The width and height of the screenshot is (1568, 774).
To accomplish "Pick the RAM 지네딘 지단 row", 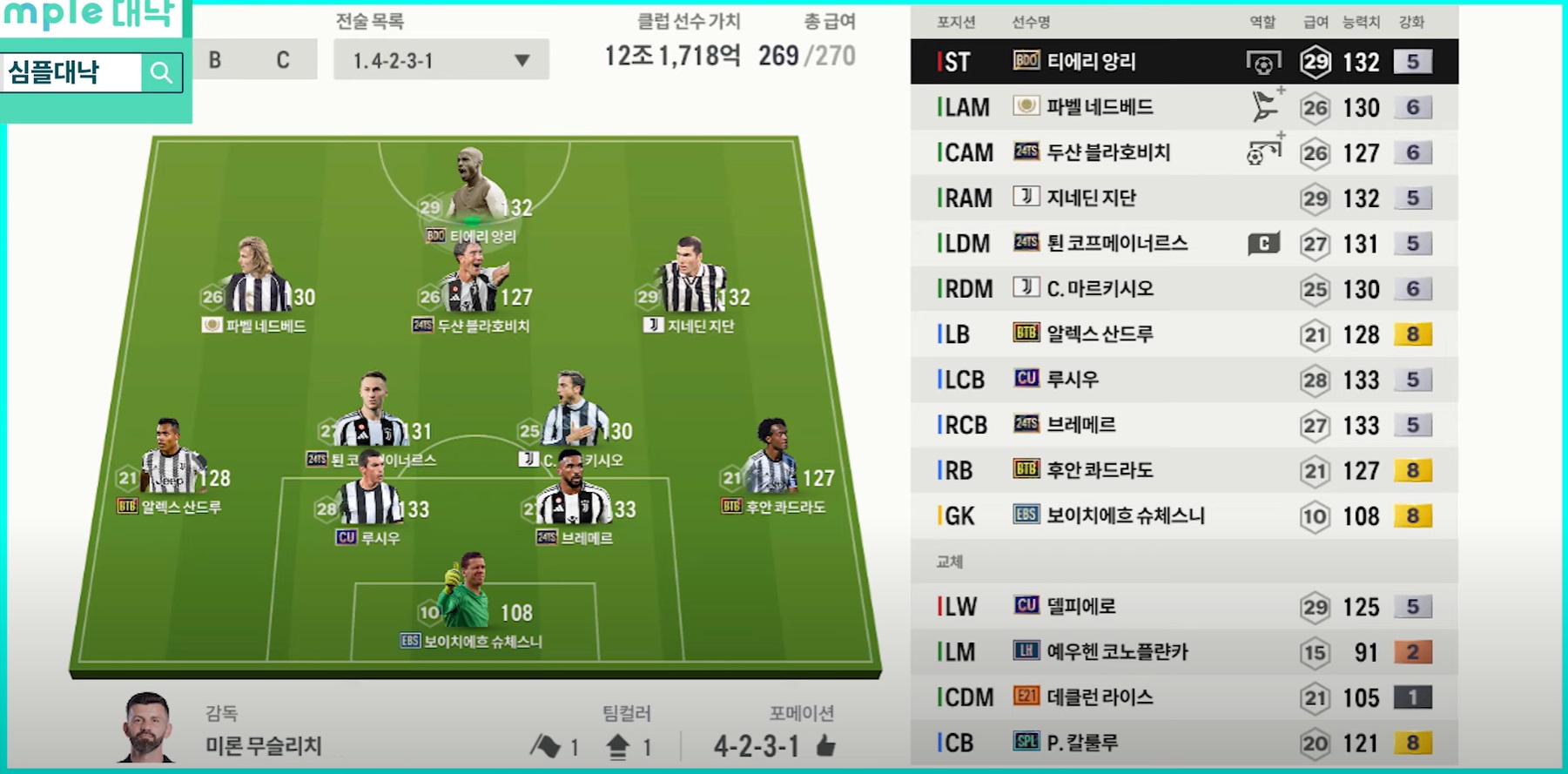I will pos(1184,198).
